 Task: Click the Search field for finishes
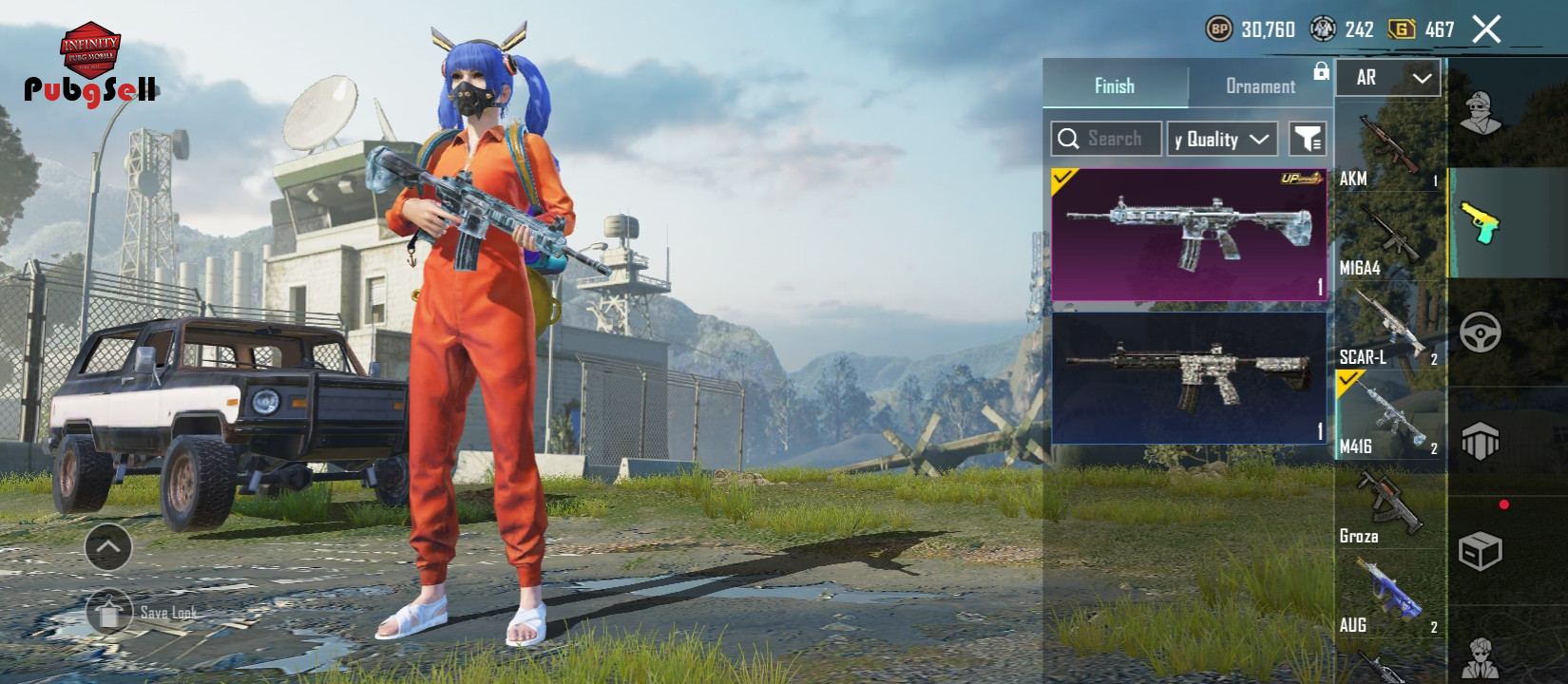(x=1106, y=139)
